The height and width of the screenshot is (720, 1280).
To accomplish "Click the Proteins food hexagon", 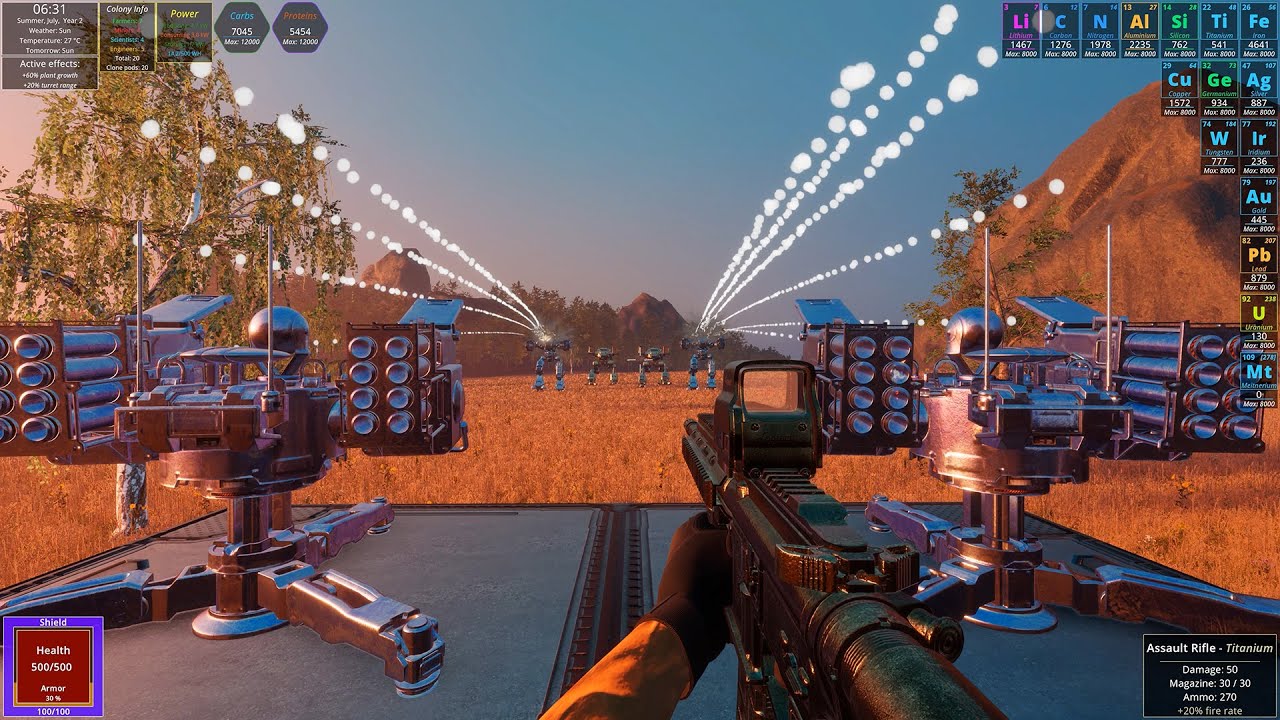I will (x=300, y=28).
